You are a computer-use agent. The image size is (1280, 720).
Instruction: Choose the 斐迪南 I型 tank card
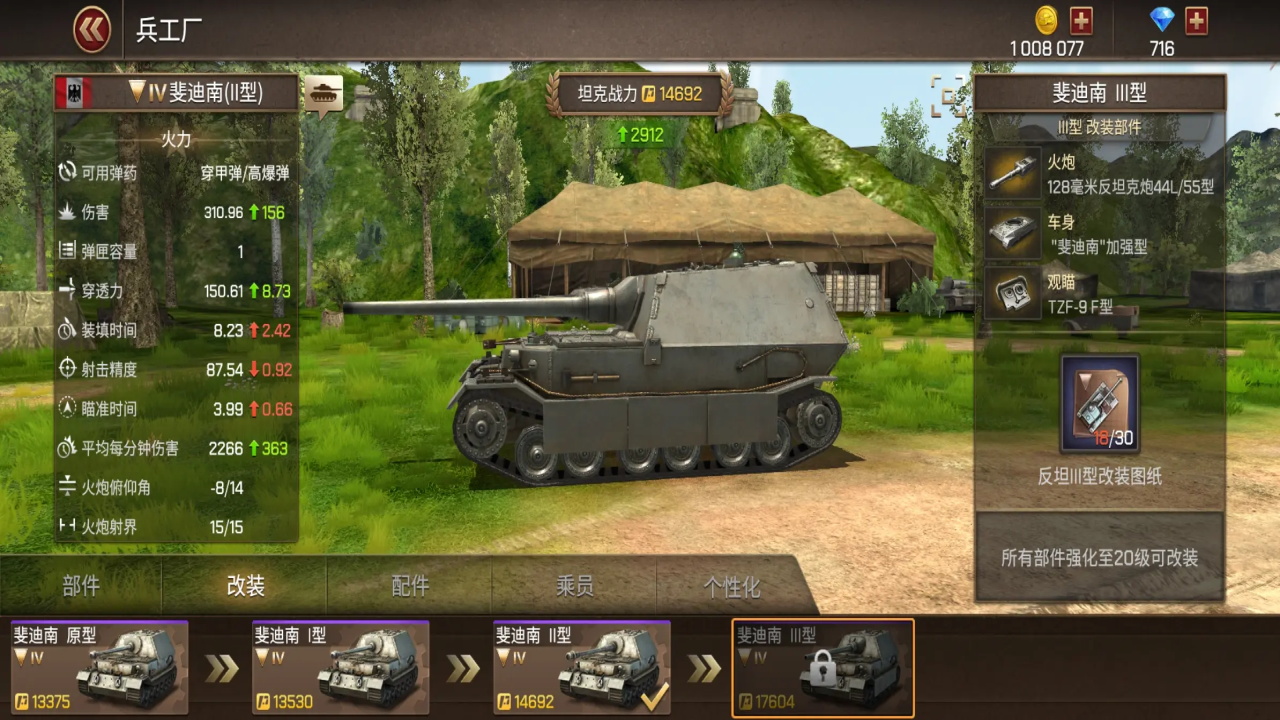340,667
